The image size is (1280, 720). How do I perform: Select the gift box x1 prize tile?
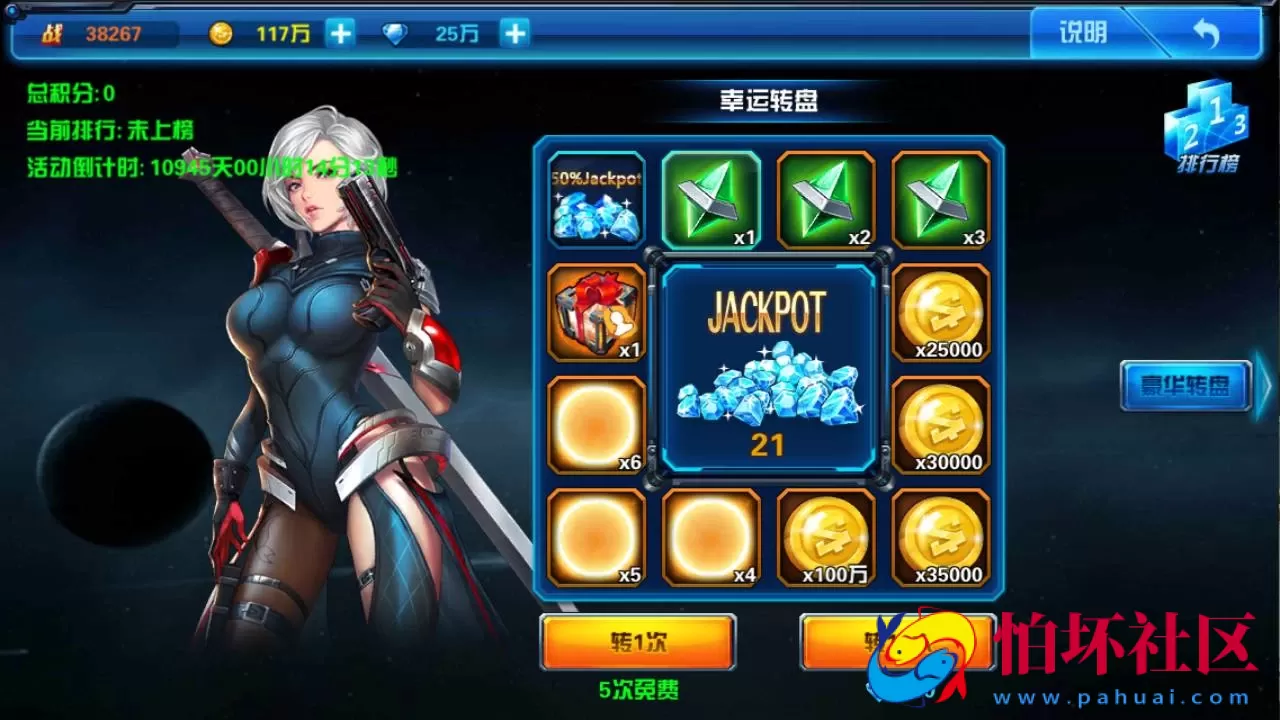[596, 312]
